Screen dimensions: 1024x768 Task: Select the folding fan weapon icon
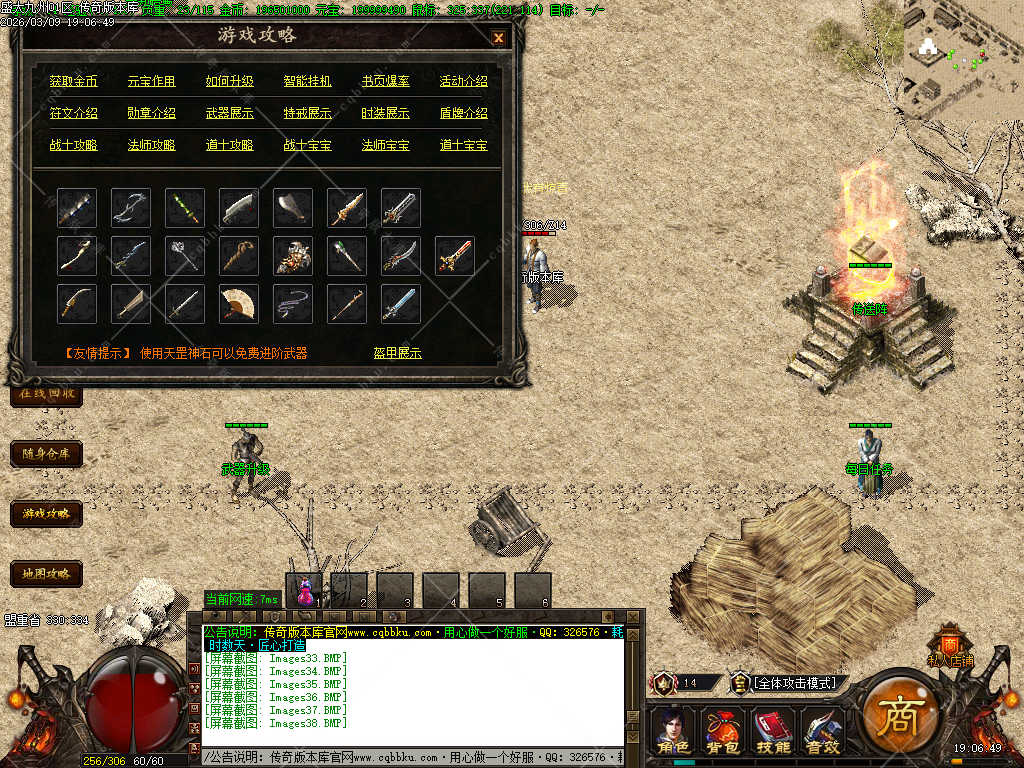239,303
